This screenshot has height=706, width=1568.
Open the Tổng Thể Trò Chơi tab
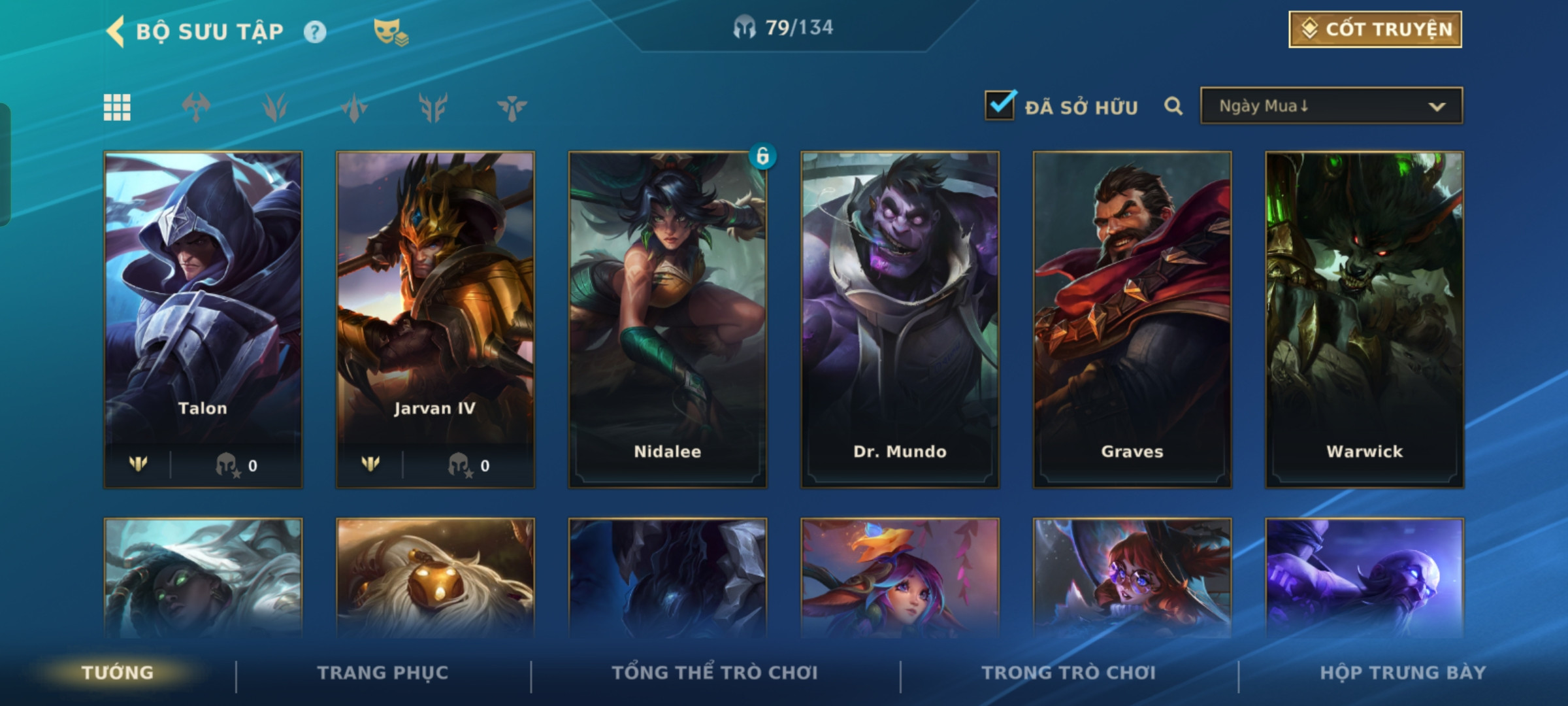(x=715, y=673)
